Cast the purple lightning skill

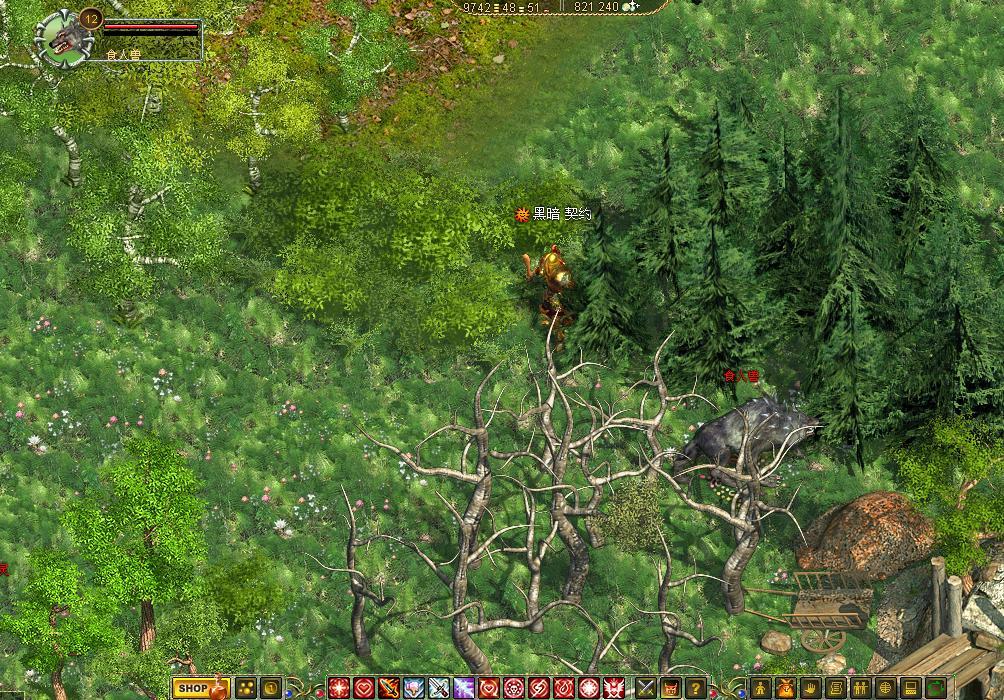click(x=464, y=688)
